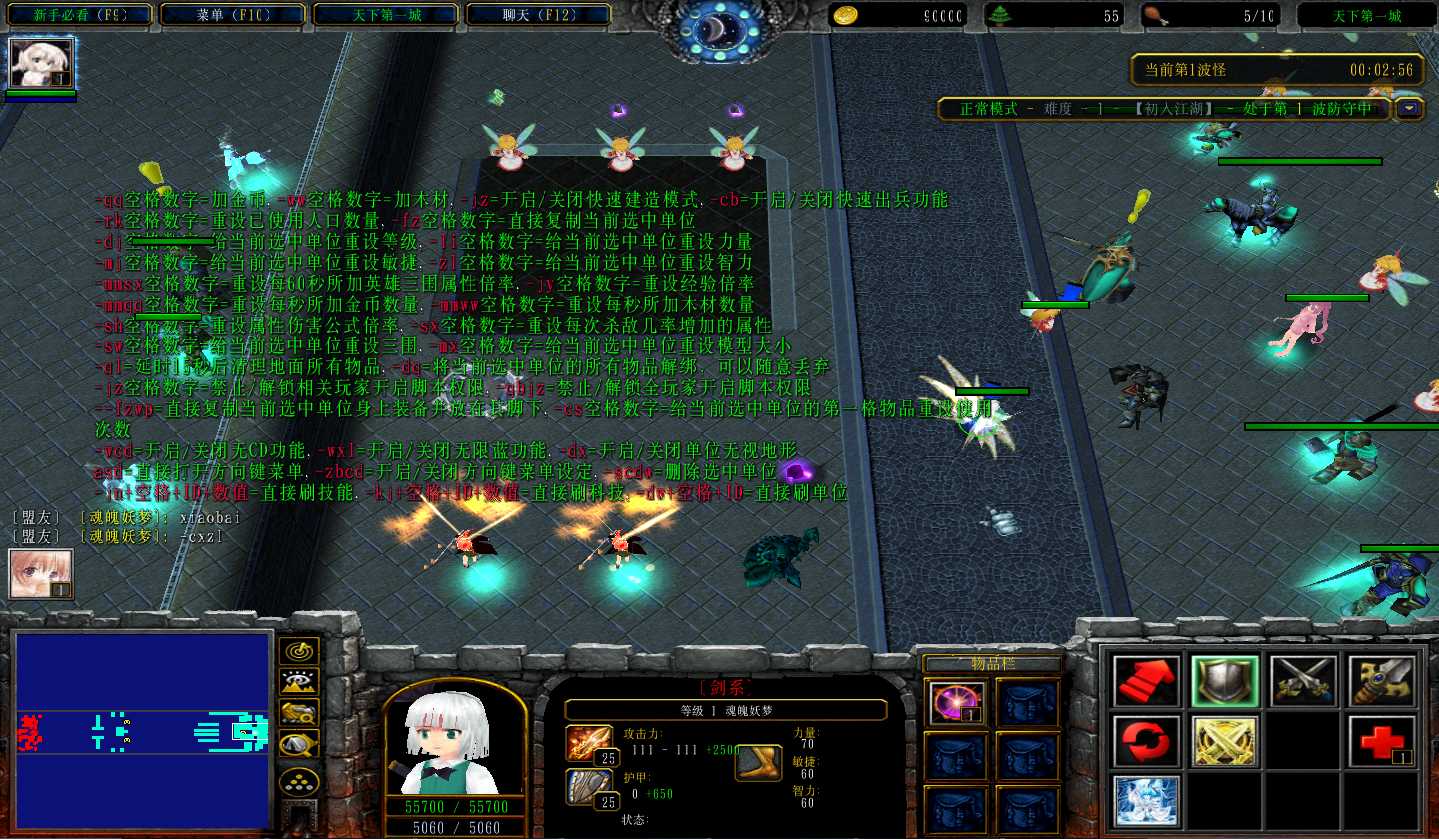
Task: Open hero skills with the red cross
Action: click(x=1382, y=740)
